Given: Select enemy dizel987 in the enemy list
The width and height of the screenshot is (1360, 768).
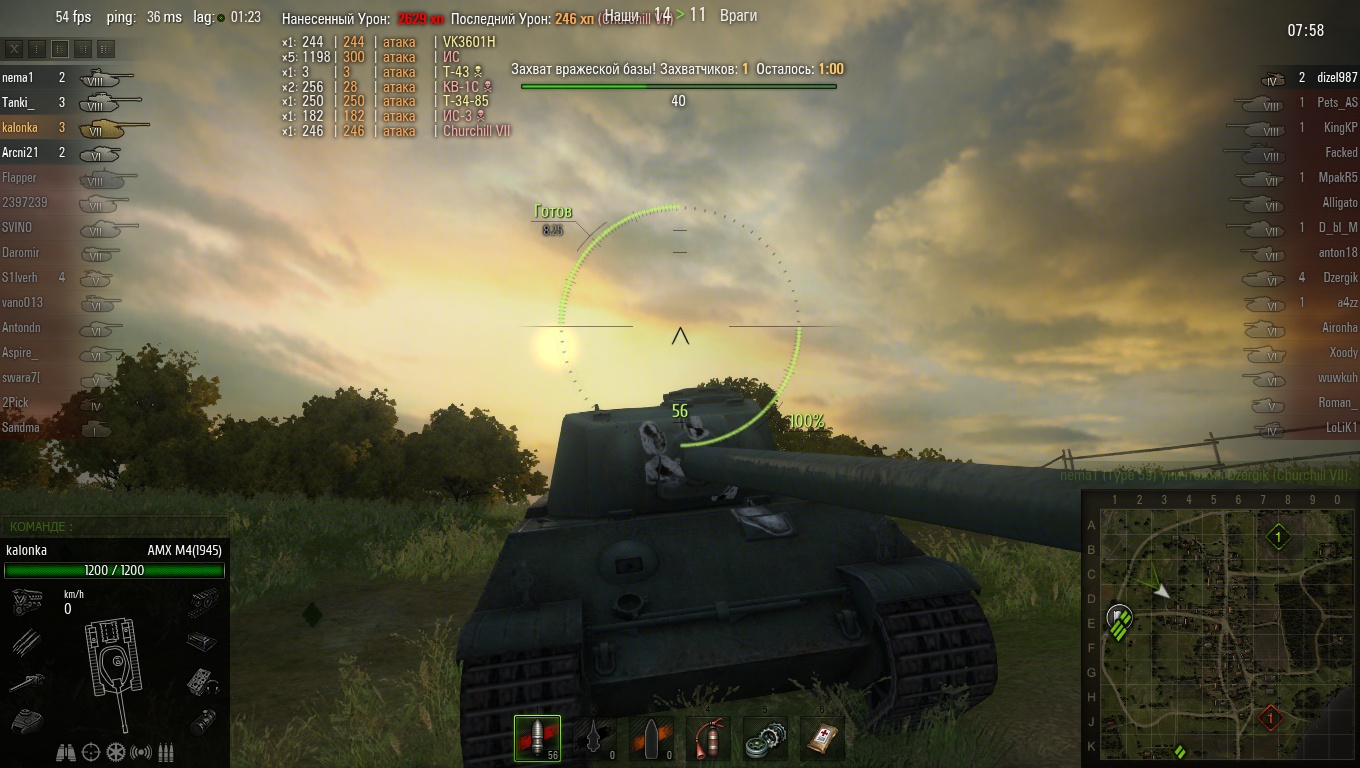Looking at the screenshot, I should coord(1336,77).
